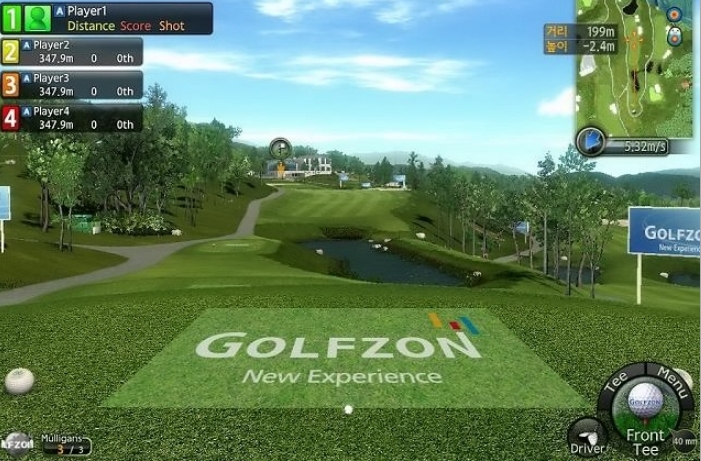Open the Menu button
This screenshot has width=701, height=461.
tap(674, 381)
